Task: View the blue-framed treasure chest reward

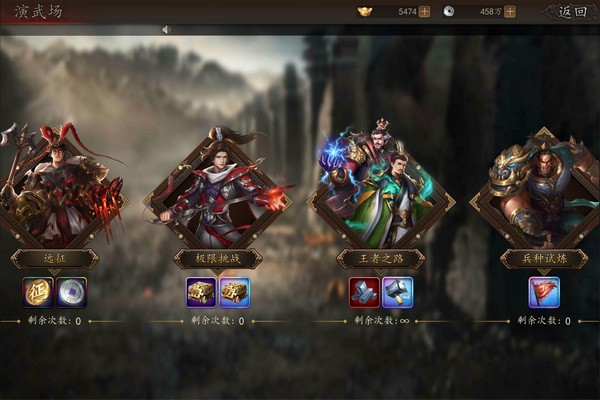Action: click(235, 292)
